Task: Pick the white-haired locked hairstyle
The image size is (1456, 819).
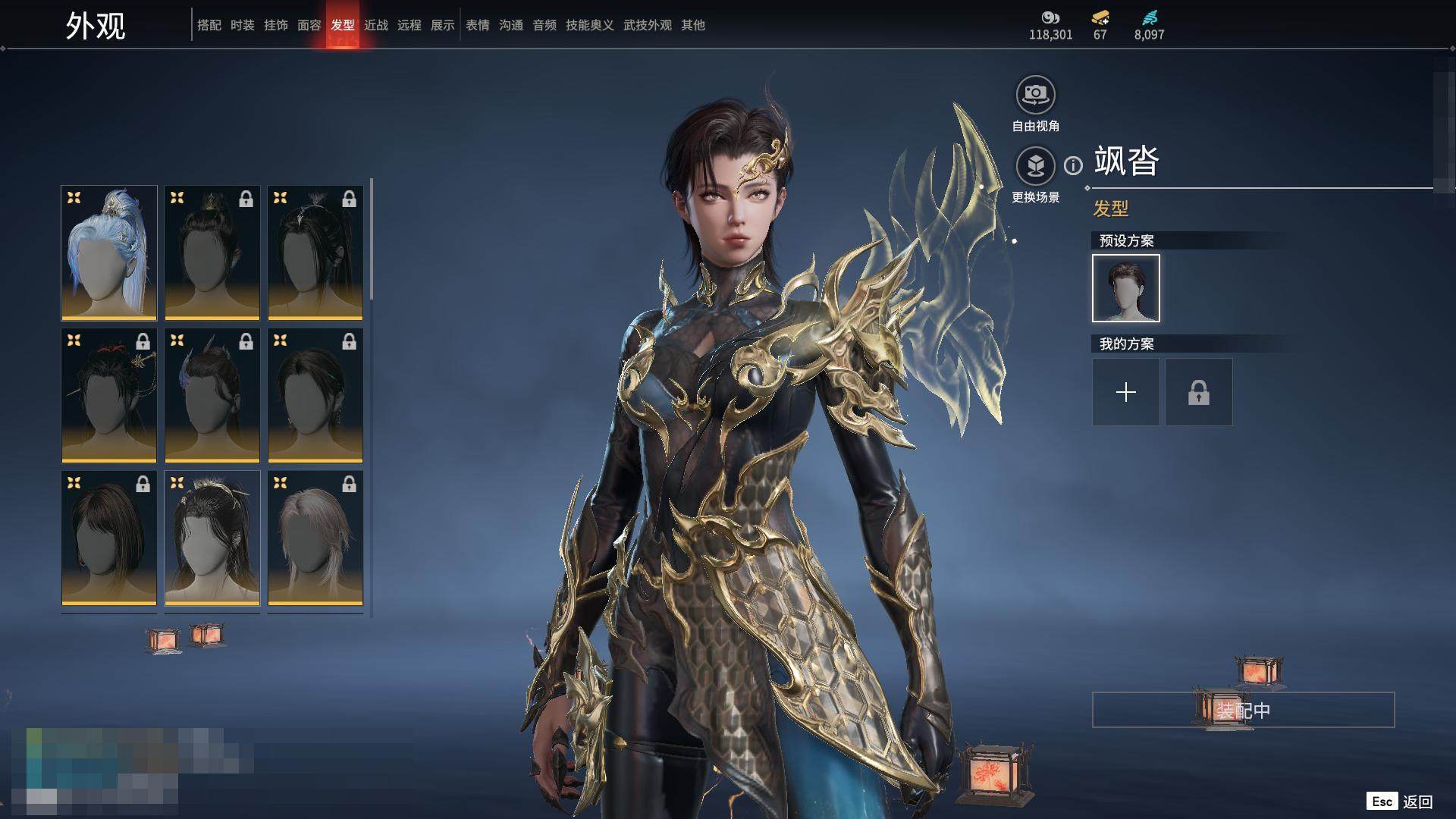Action: (315, 538)
